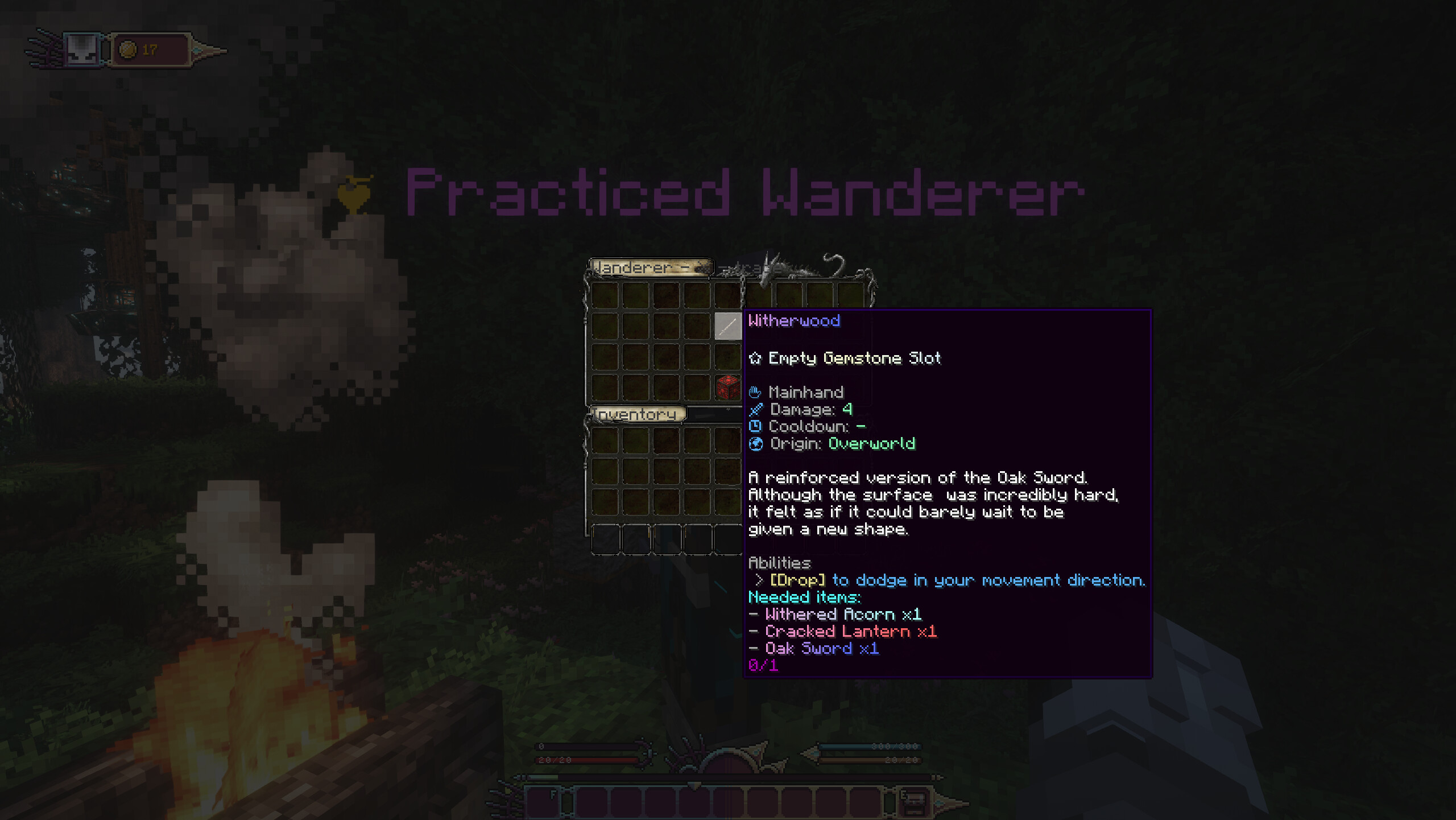The image size is (1456, 820).
Task: Click the Withered Acorn needed item text
Action: 836,614
